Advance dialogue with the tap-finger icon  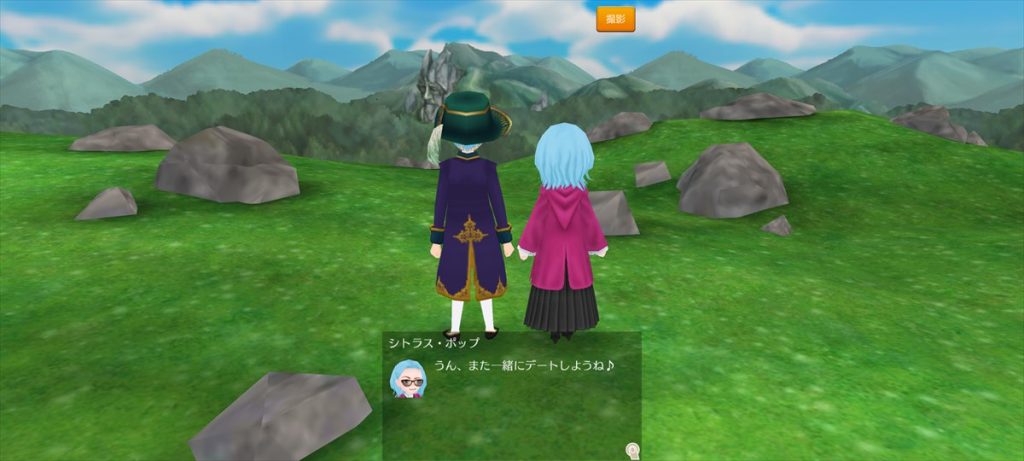click(x=632, y=451)
